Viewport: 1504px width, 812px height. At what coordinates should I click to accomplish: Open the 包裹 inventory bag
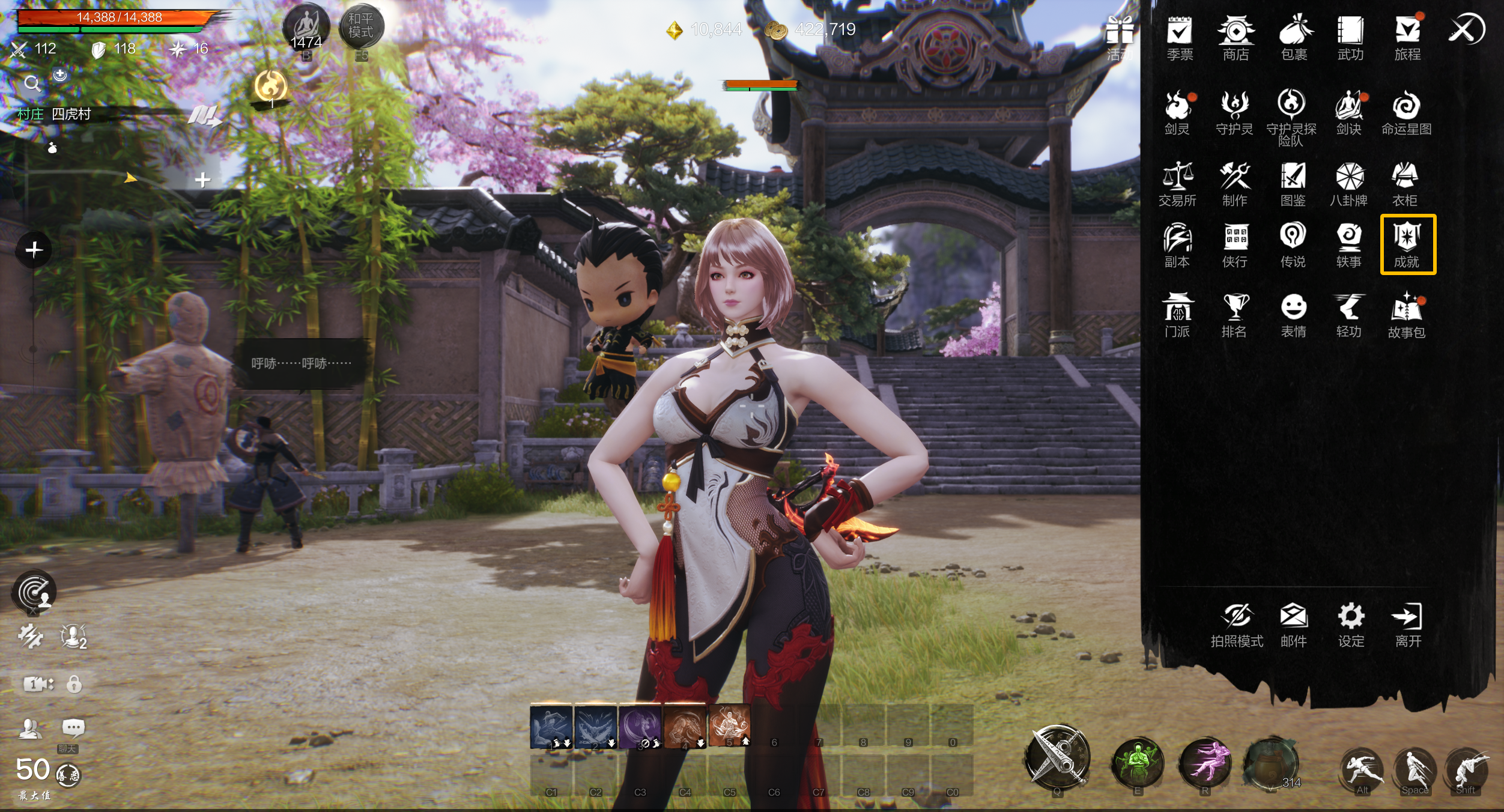click(1294, 37)
